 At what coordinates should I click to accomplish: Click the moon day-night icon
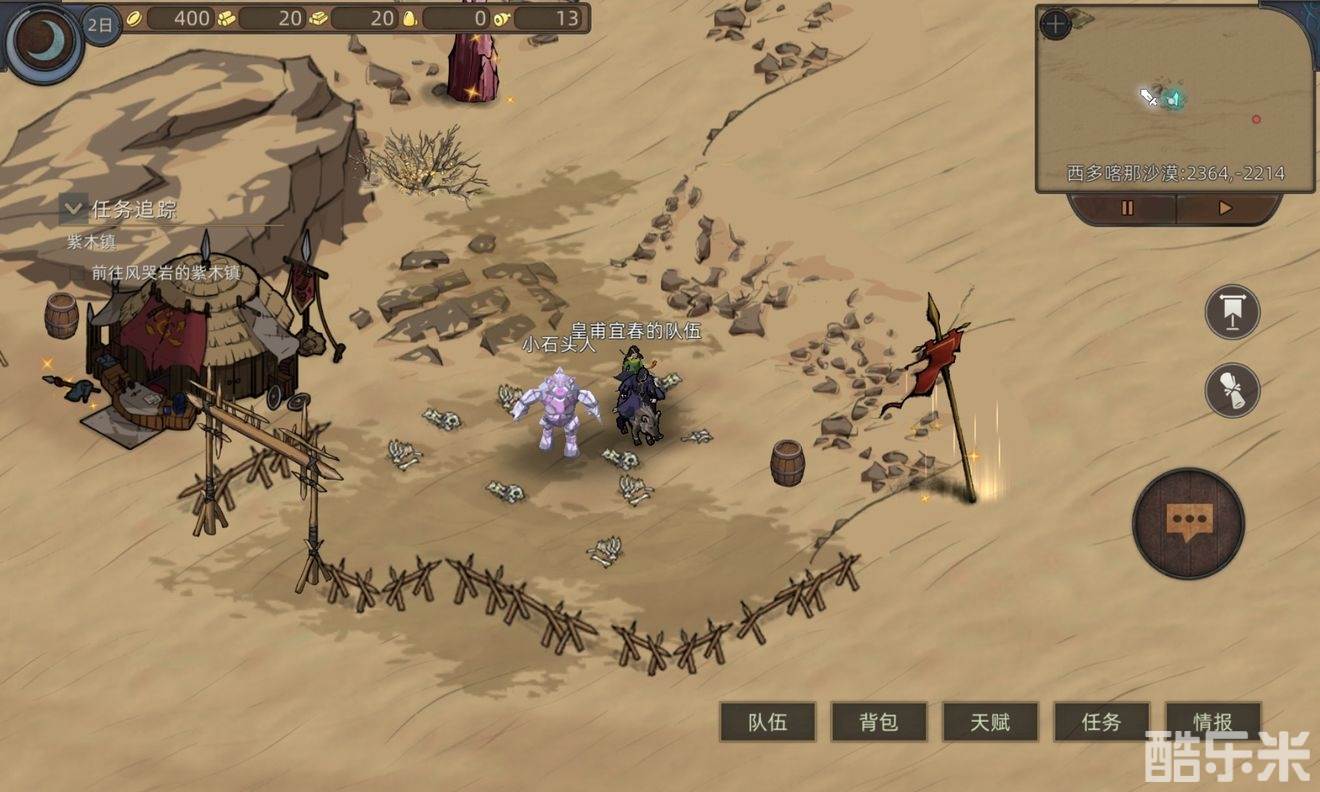(x=43, y=42)
